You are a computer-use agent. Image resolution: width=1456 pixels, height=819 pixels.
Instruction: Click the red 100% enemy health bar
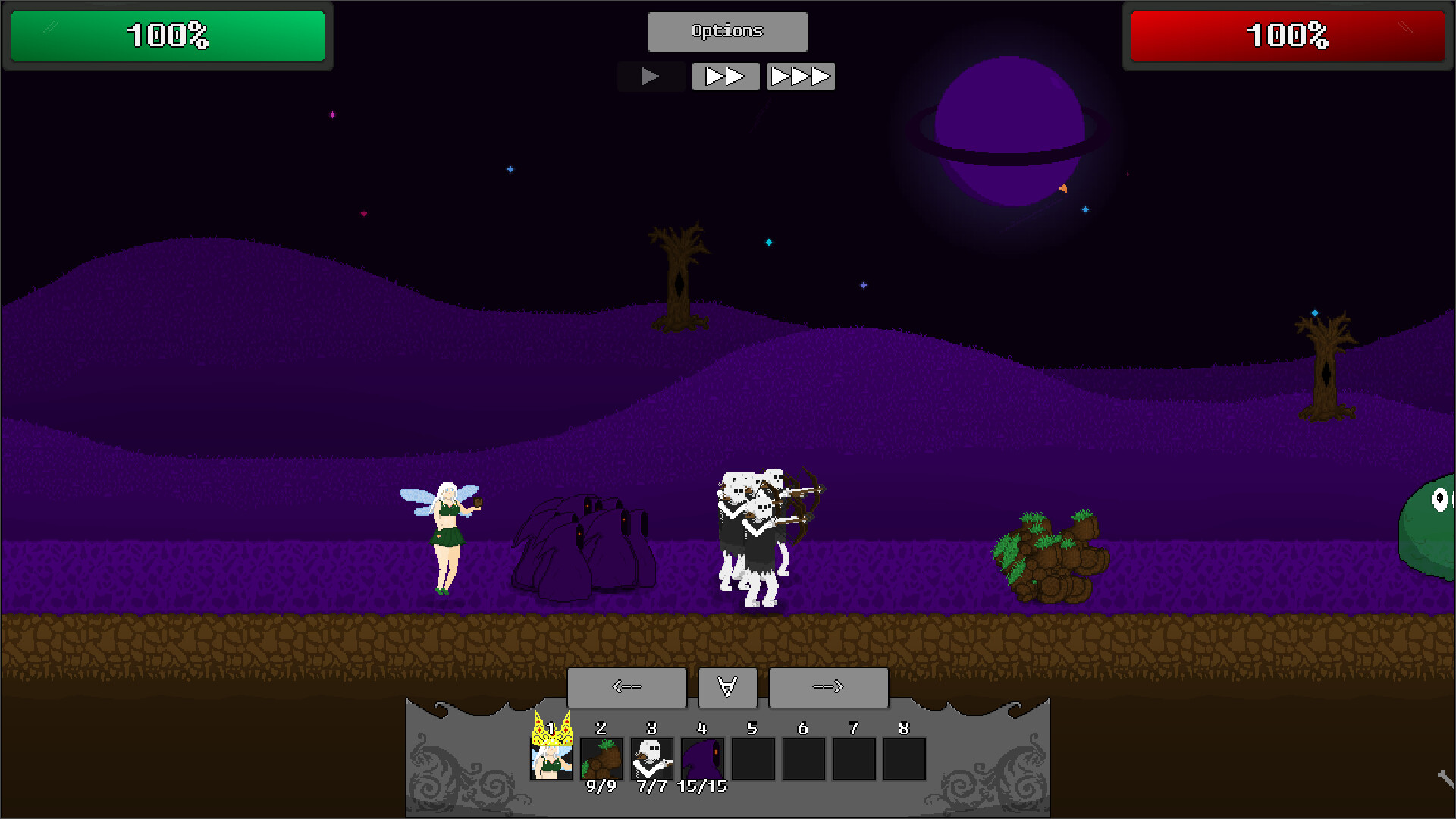point(1288,35)
